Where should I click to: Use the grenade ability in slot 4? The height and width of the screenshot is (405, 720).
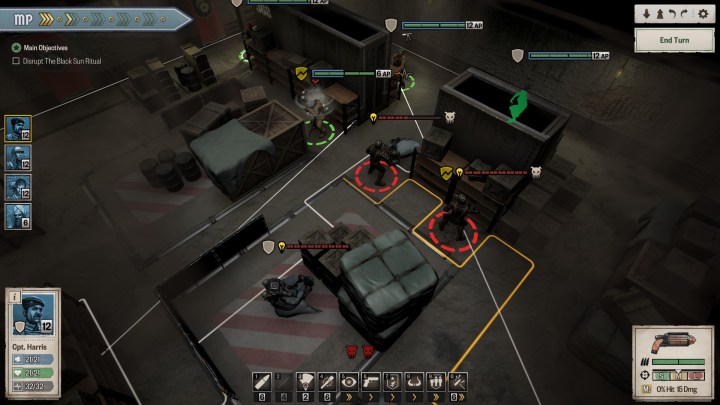327,380
